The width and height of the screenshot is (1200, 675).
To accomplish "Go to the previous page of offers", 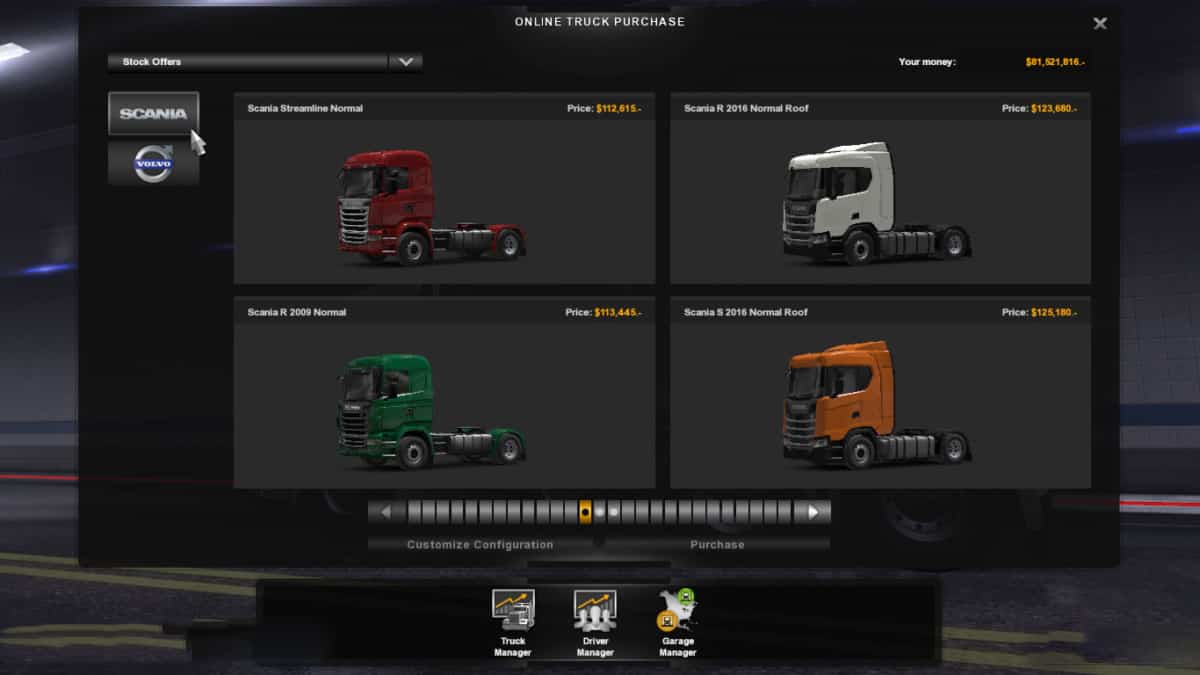I will click(386, 512).
